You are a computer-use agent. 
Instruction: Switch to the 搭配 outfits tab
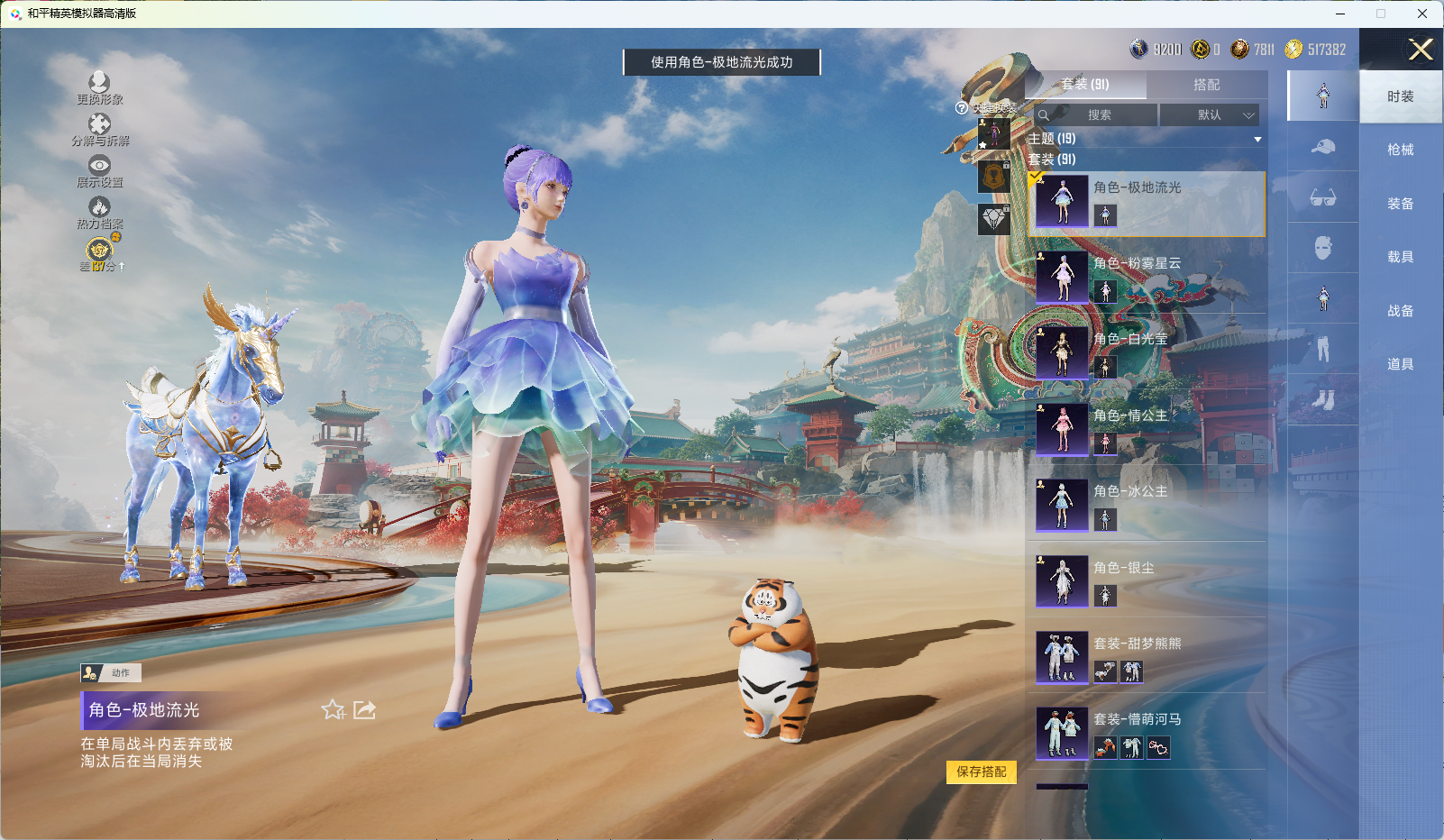click(1206, 85)
